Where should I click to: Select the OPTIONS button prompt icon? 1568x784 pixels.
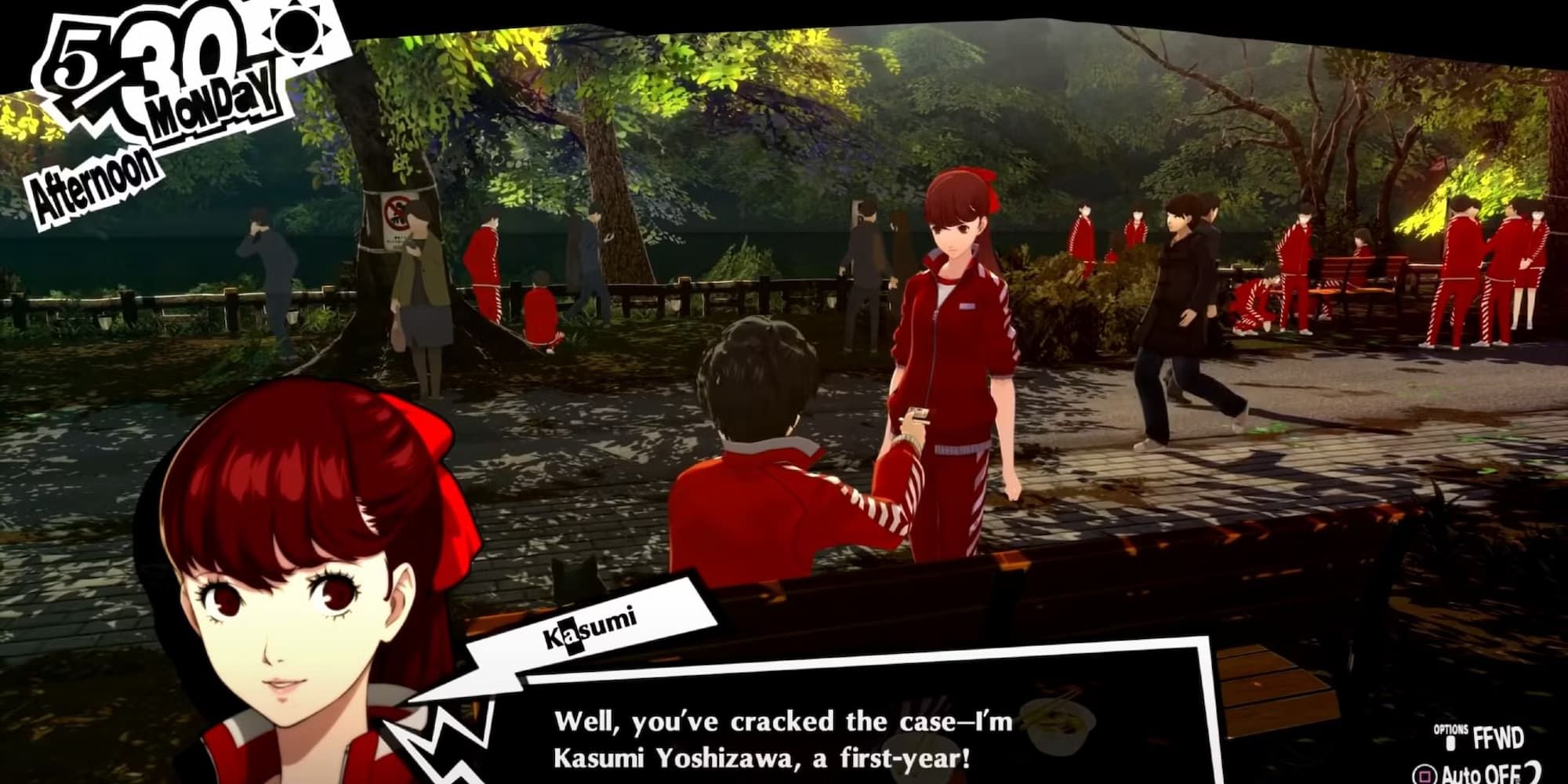point(1452,743)
